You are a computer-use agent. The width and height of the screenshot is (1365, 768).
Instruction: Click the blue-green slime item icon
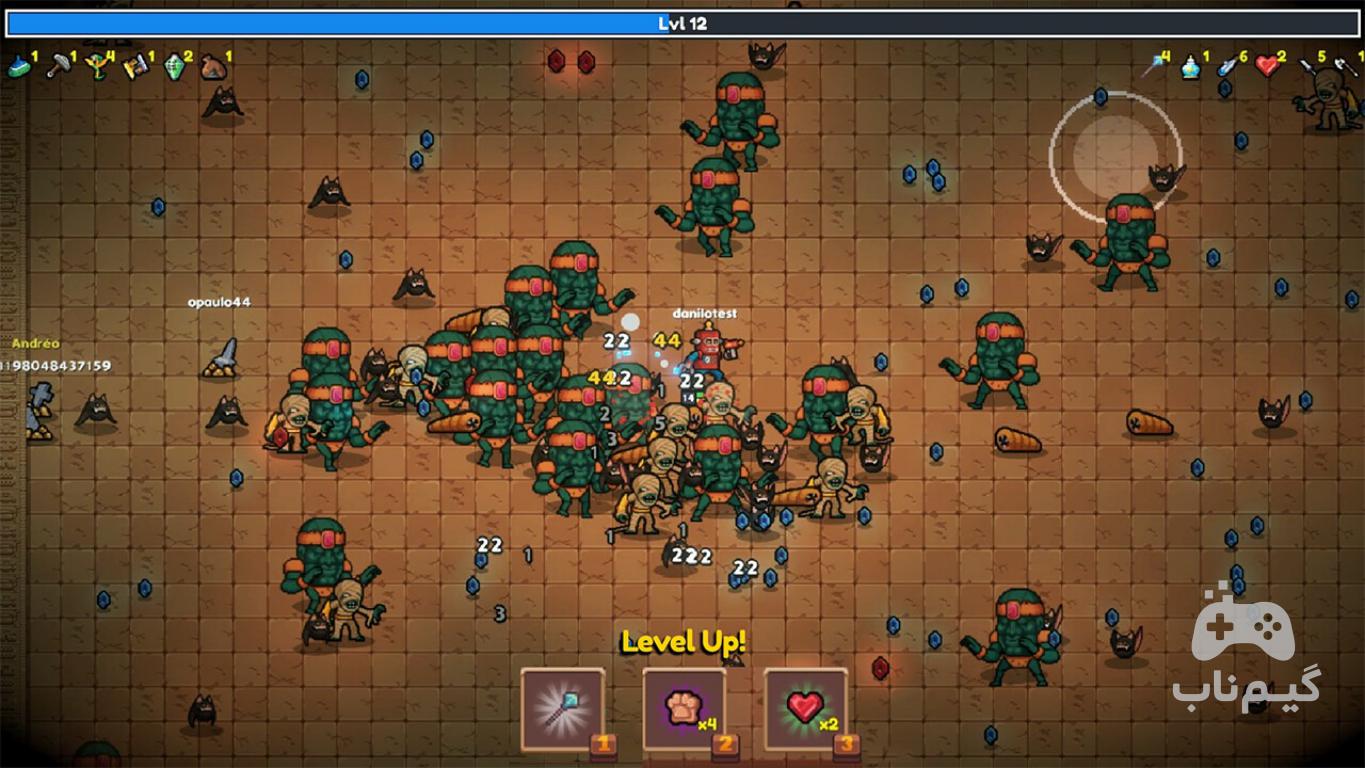19,67
